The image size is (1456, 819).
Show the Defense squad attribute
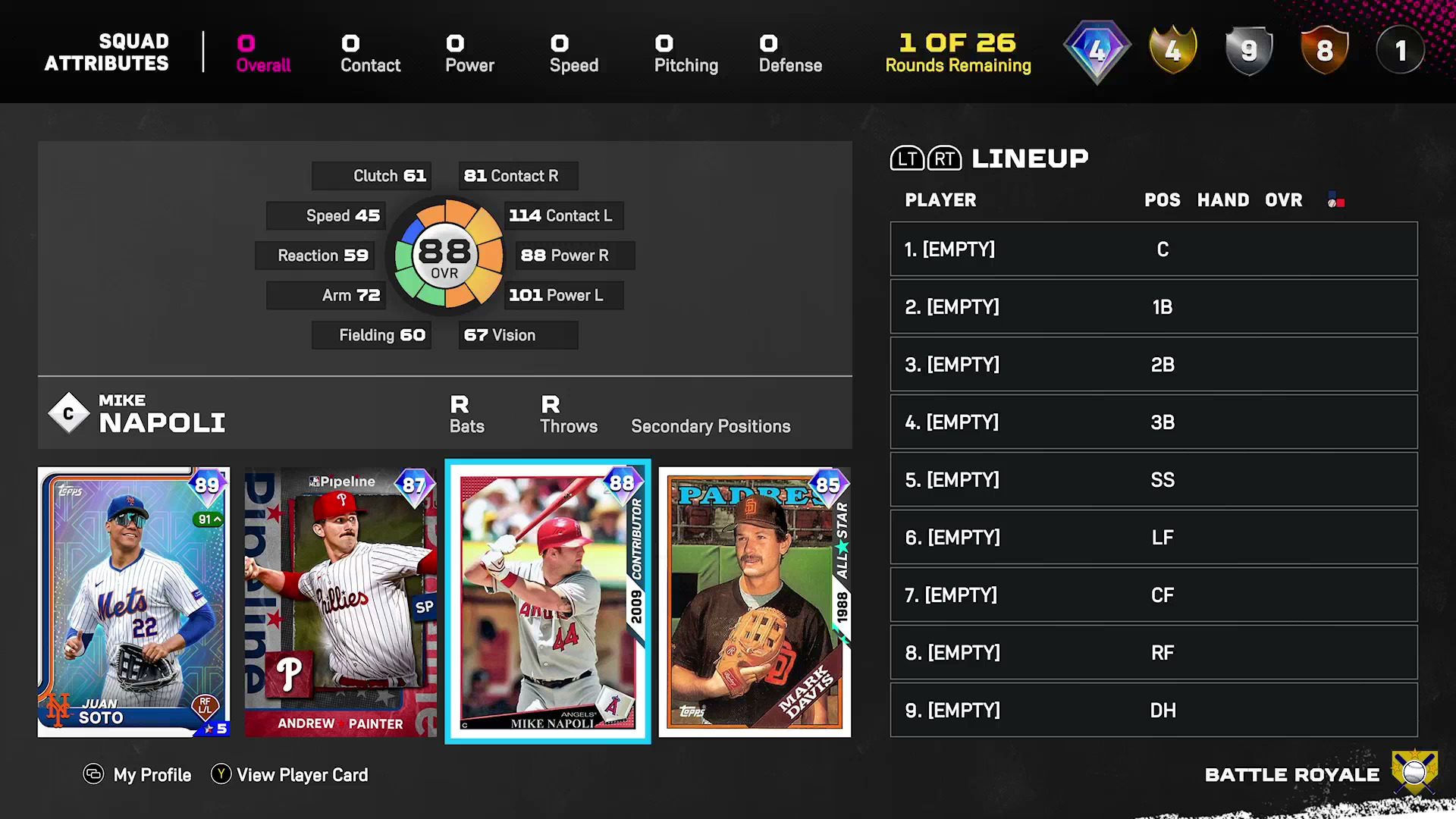(x=790, y=54)
